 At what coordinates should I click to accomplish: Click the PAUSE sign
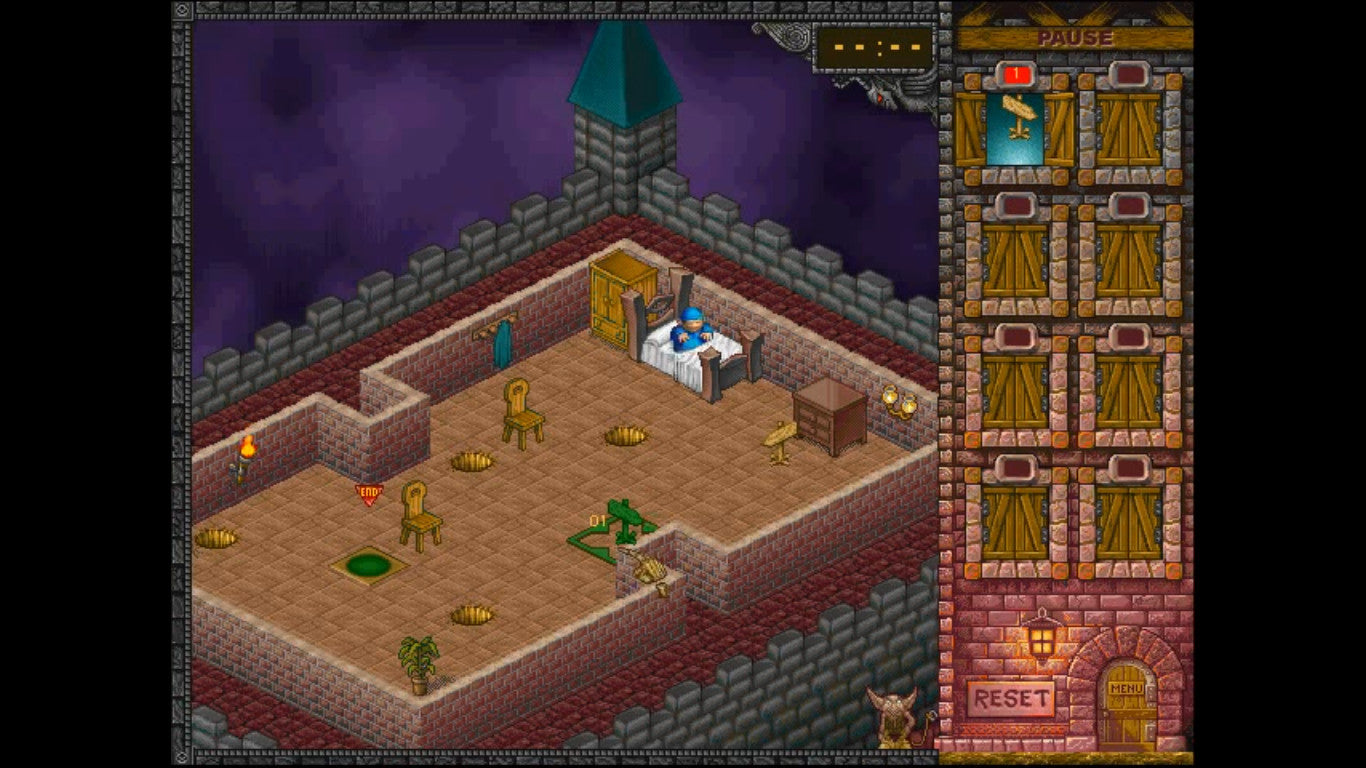coord(1074,38)
